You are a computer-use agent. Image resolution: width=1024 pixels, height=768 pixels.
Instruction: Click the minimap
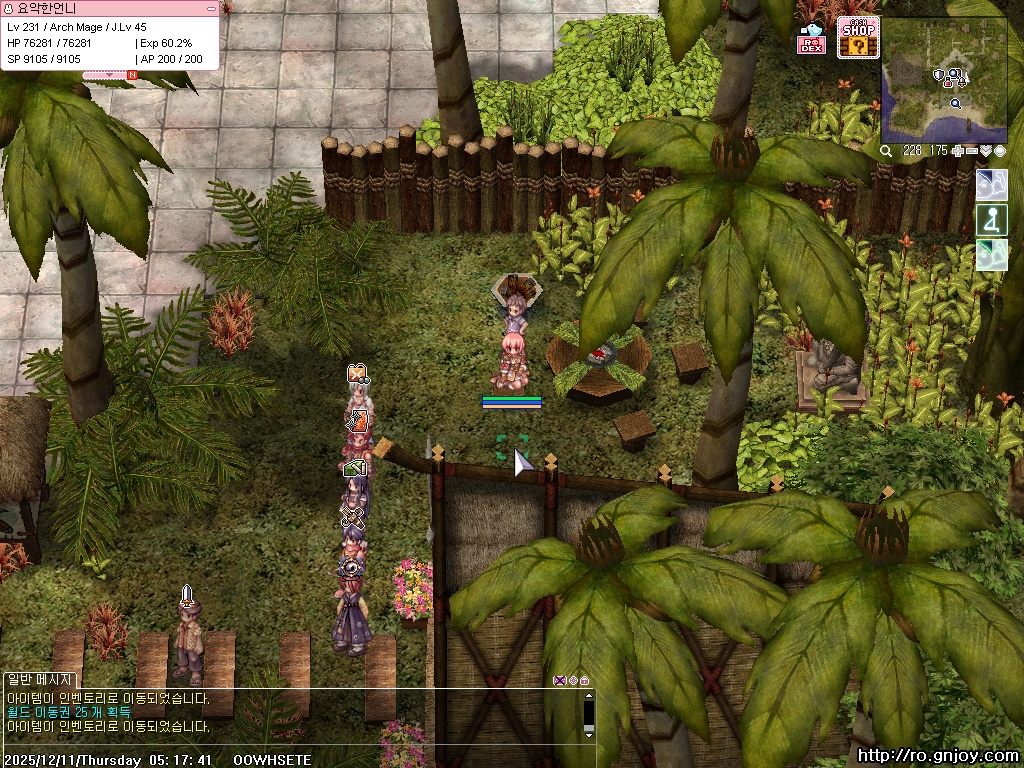tap(944, 78)
